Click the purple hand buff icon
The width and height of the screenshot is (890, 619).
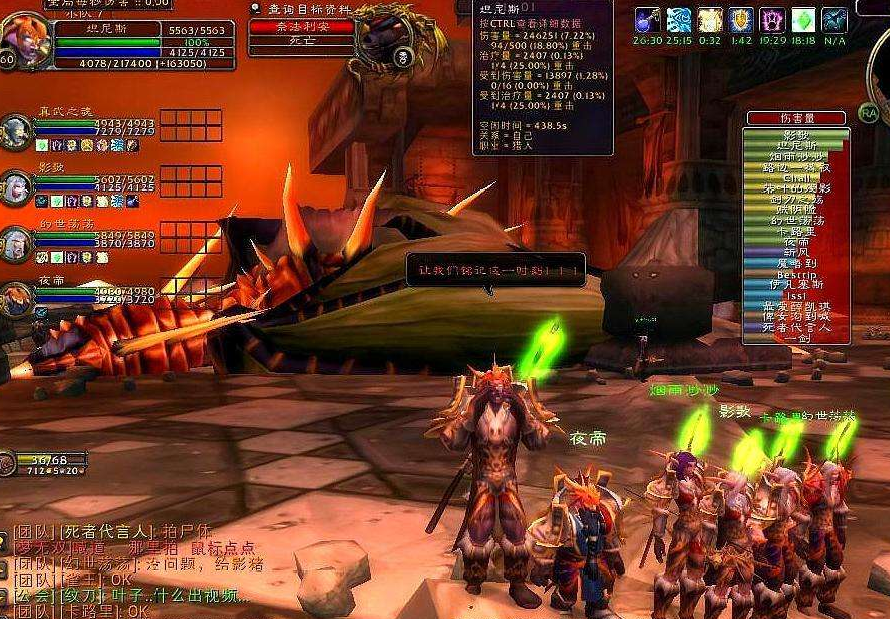(772, 20)
